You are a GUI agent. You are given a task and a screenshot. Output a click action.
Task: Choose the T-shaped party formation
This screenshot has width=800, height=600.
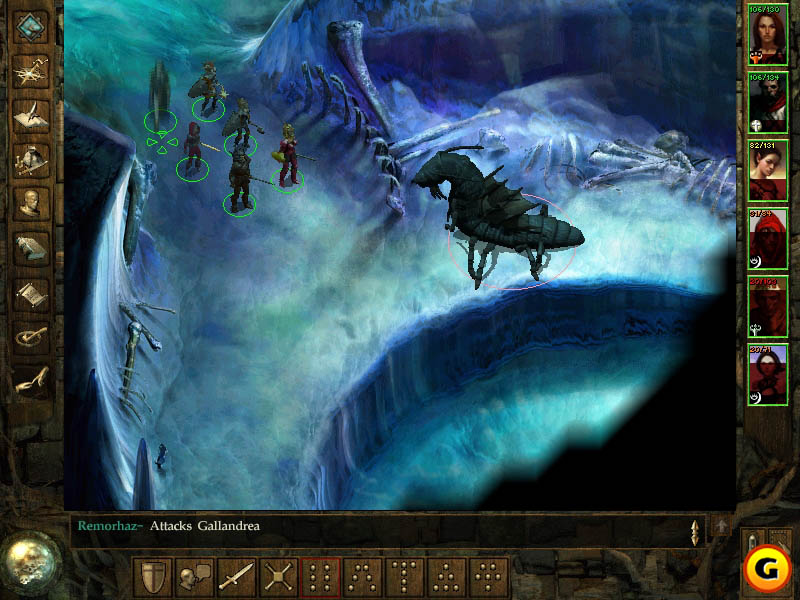point(404,577)
